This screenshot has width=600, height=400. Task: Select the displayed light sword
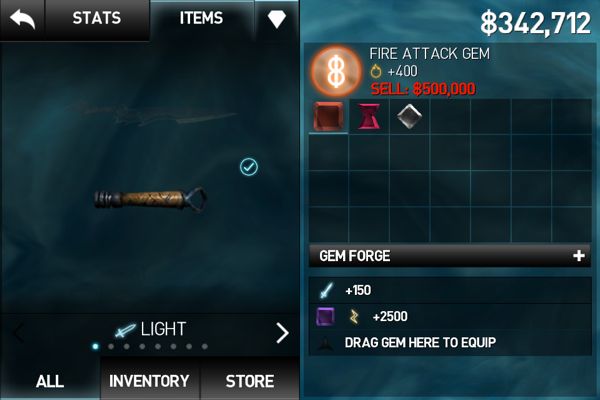coord(150,198)
